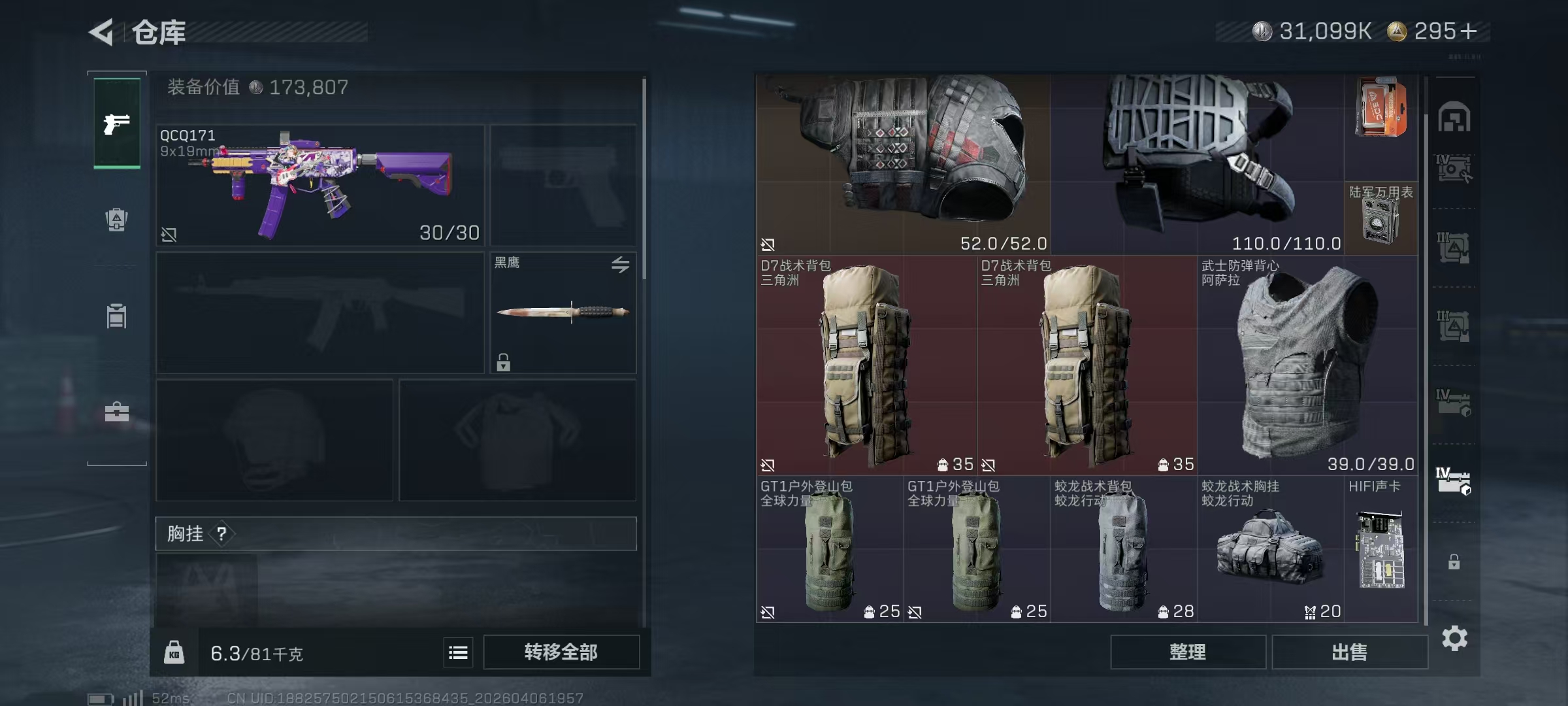Select the 黑鹰 knife slot

coord(563,312)
